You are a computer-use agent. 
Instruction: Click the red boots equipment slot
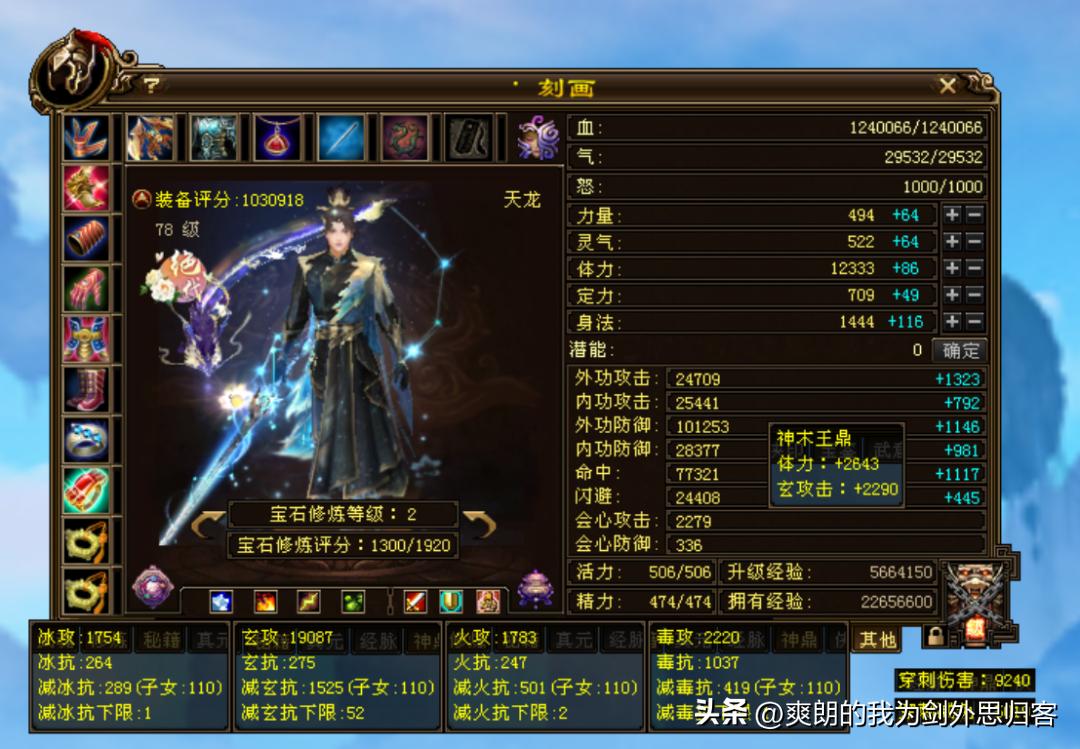pyautogui.click(x=86, y=390)
